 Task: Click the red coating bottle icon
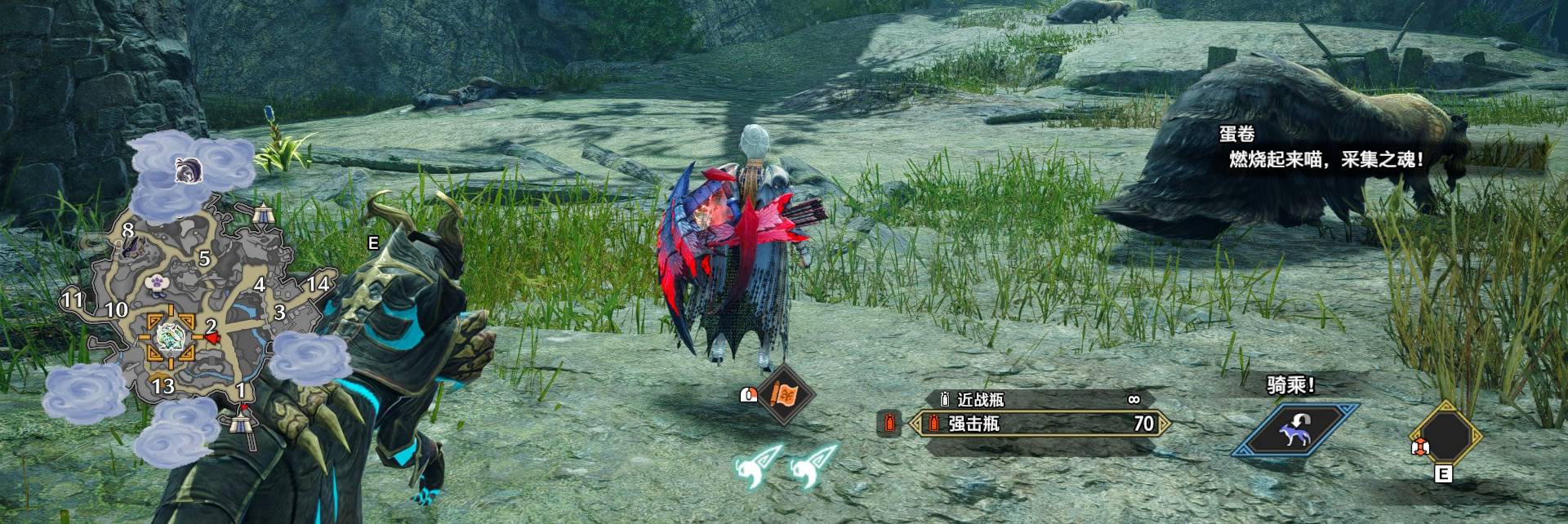889,424
